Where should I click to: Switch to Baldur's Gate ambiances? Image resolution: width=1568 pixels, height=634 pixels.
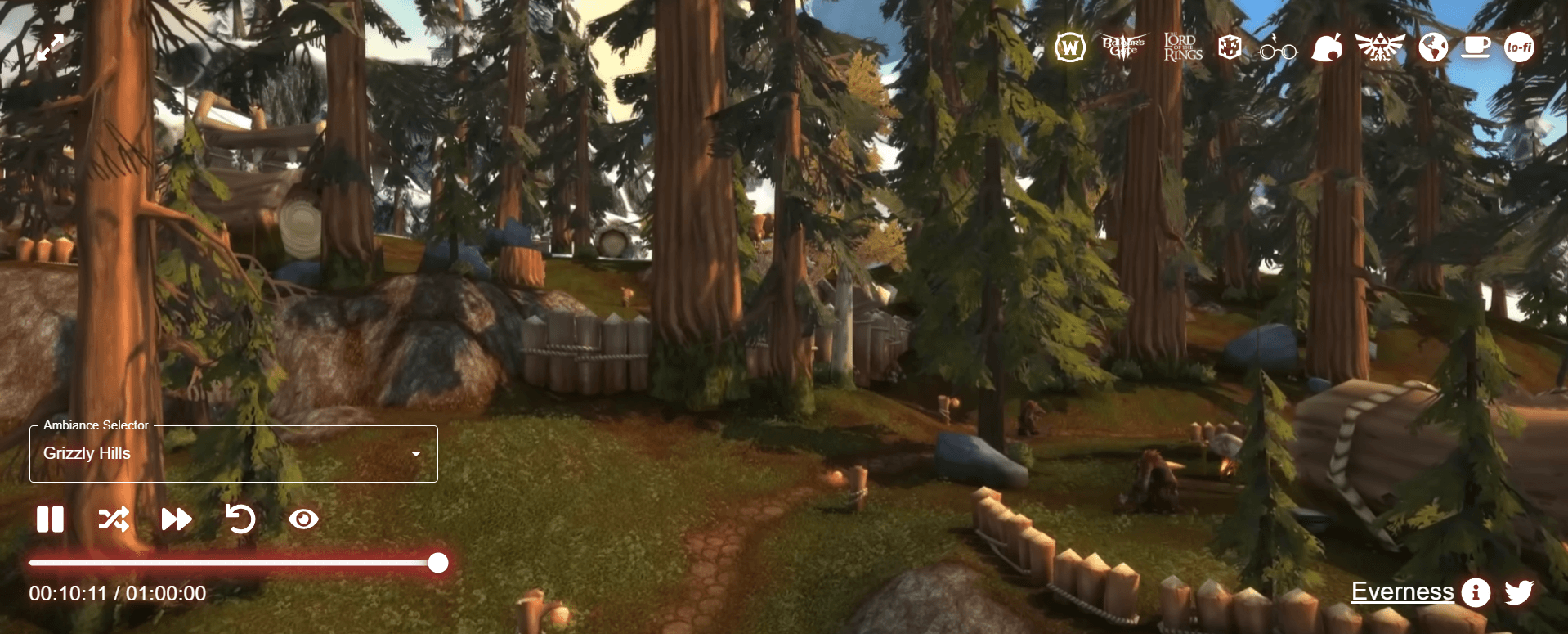click(x=1124, y=47)
